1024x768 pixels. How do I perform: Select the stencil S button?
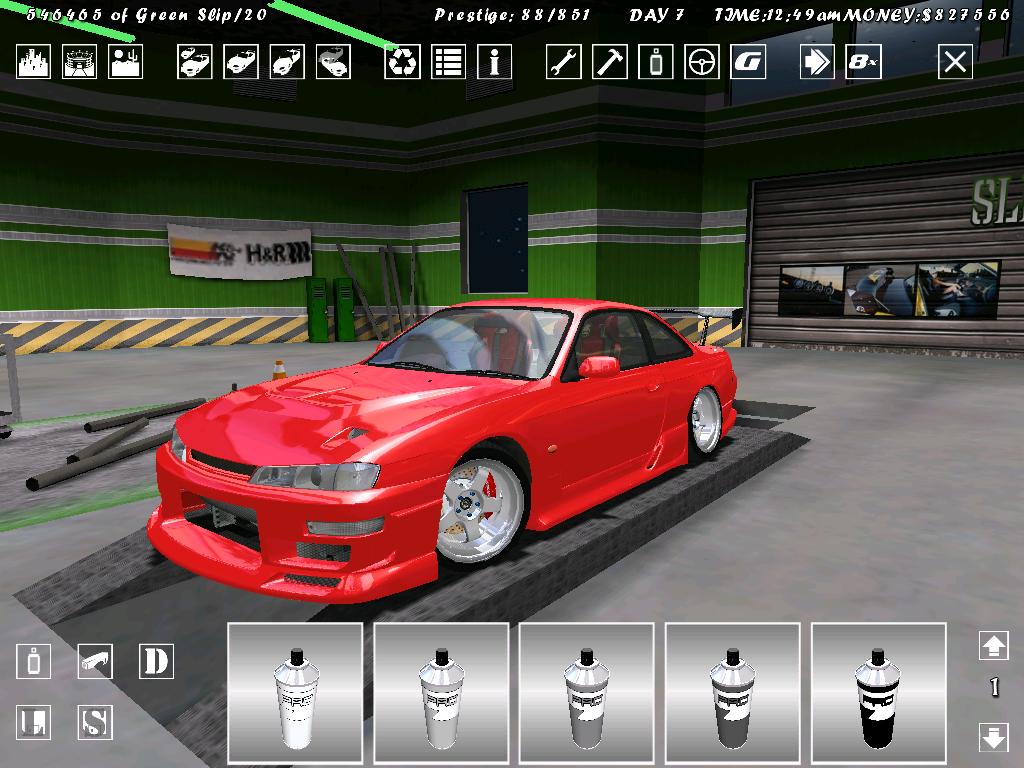(x=95, y=722)
